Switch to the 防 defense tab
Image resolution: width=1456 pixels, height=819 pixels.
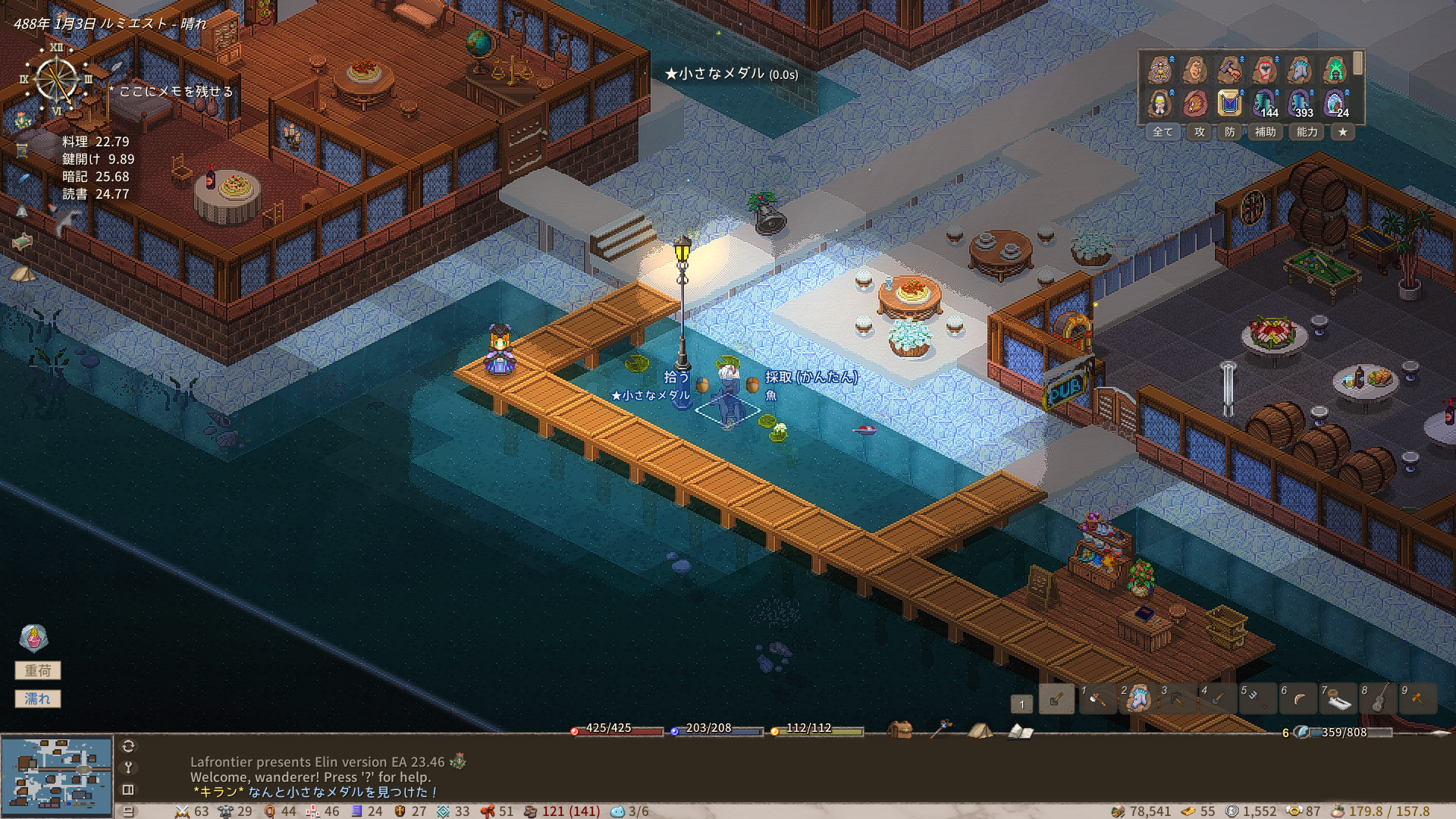coord(1230,132)
